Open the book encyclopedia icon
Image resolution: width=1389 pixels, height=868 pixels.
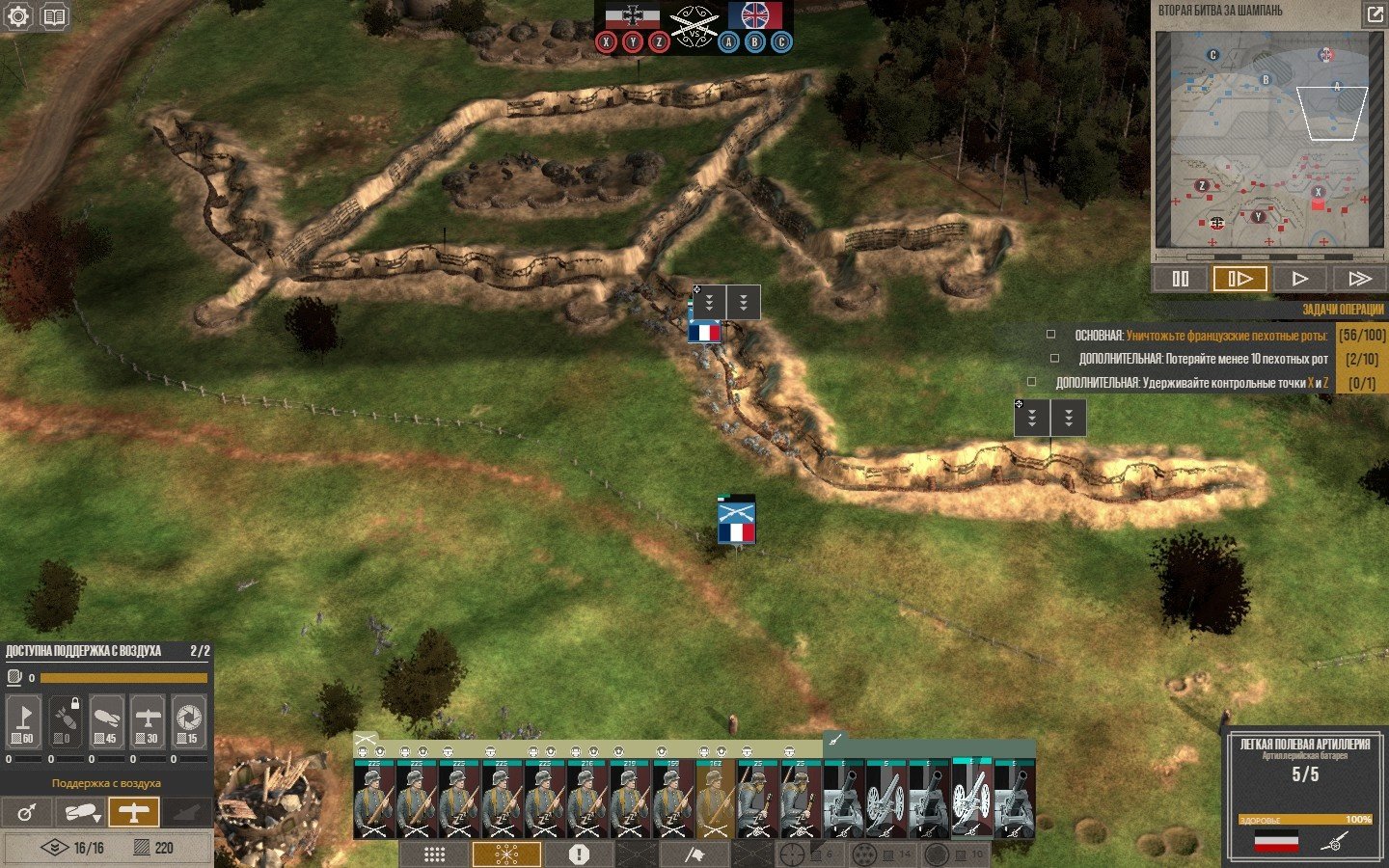(54, 16)
